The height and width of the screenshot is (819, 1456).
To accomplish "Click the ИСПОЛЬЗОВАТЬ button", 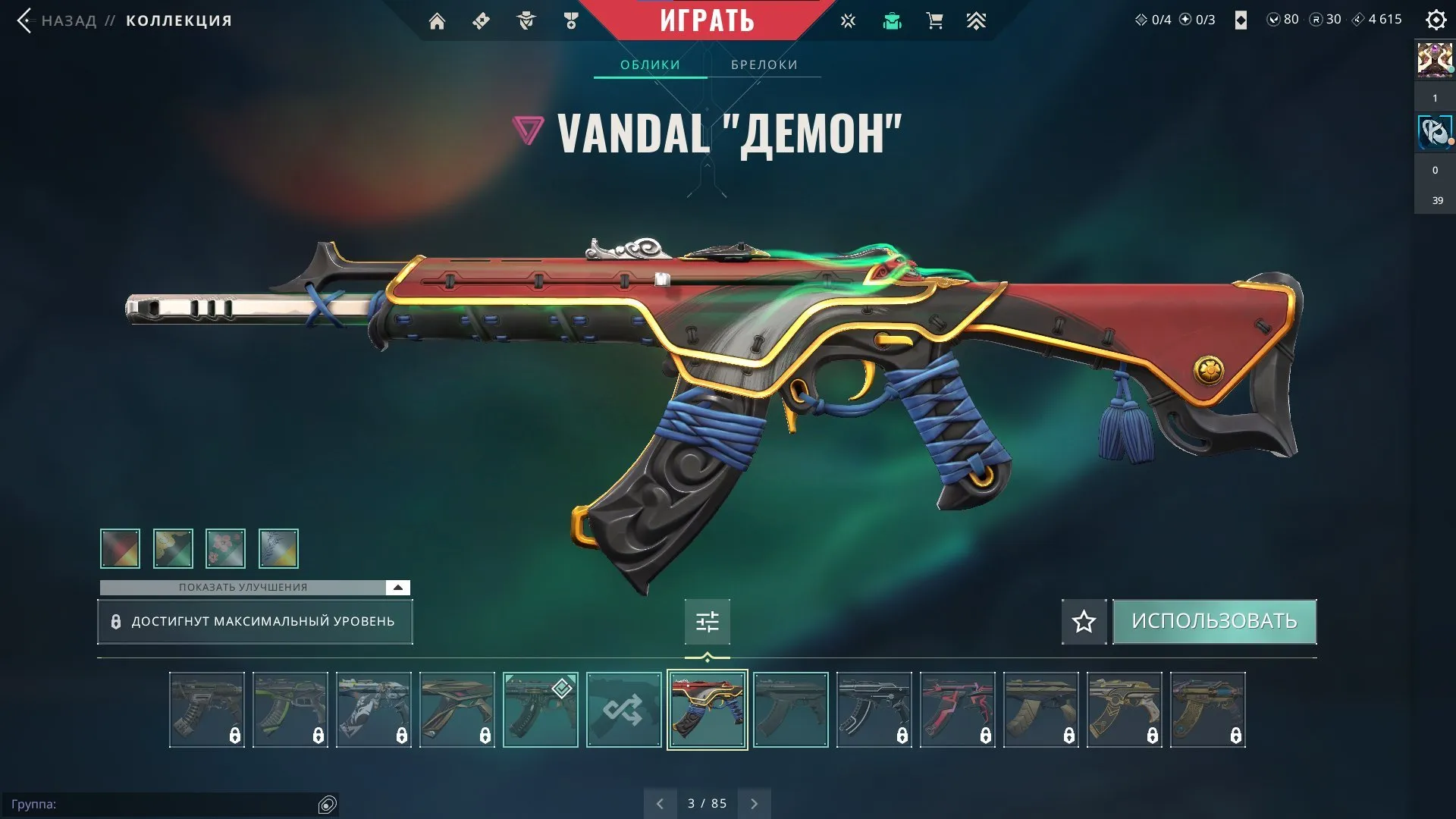I will tap(1214, 620).
